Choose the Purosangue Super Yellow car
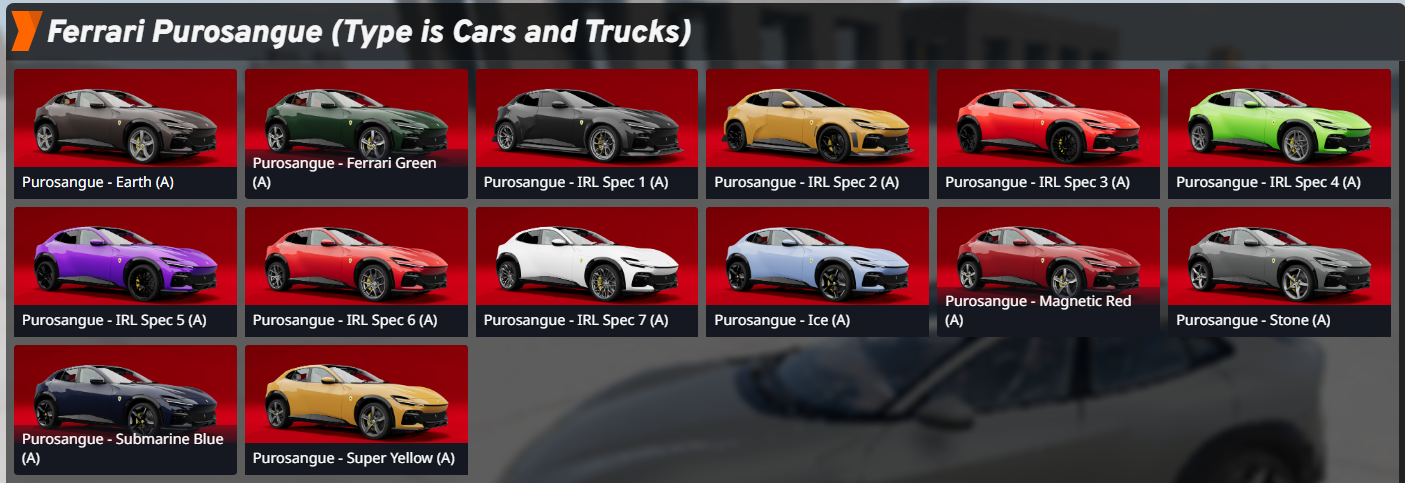This screenshot has width=1405, height=483. [x=356, y=408]
